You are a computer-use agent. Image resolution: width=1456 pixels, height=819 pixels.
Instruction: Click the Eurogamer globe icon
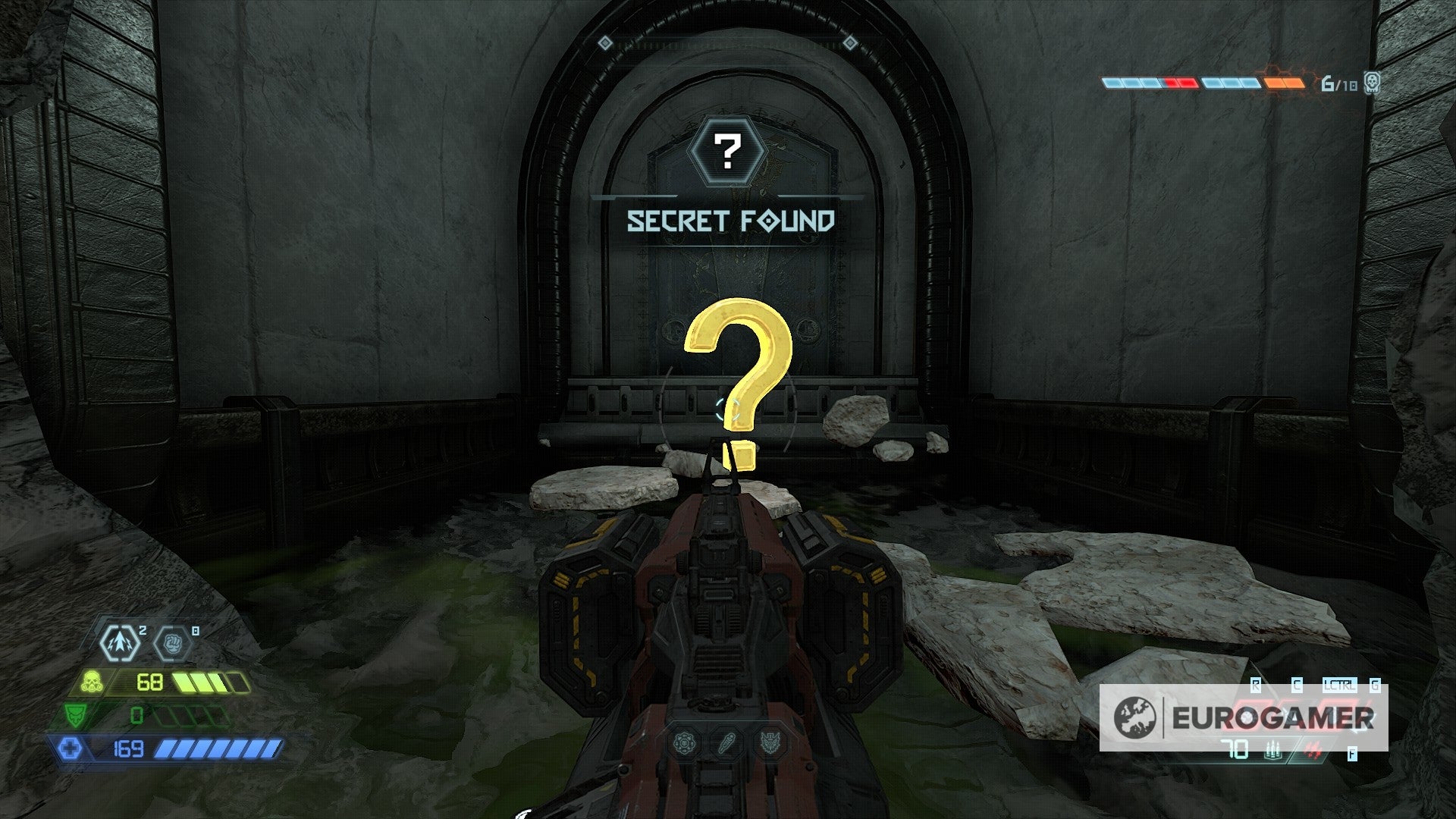tap(1134, 717)
